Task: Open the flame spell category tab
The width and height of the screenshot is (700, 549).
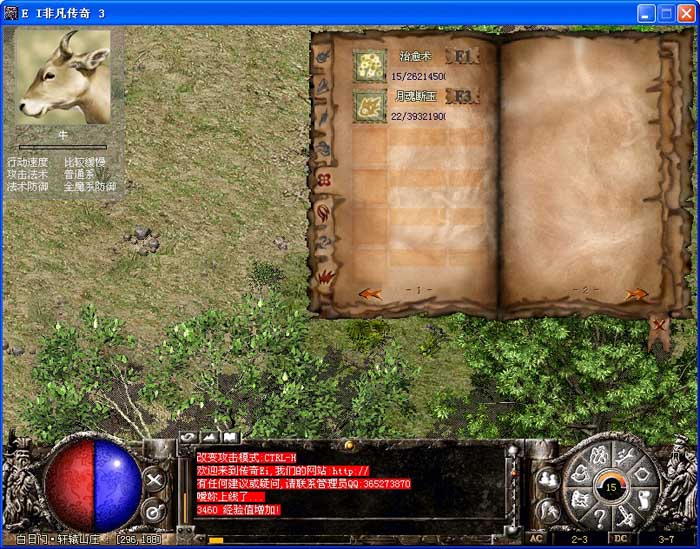Action: tap(324, 212)
